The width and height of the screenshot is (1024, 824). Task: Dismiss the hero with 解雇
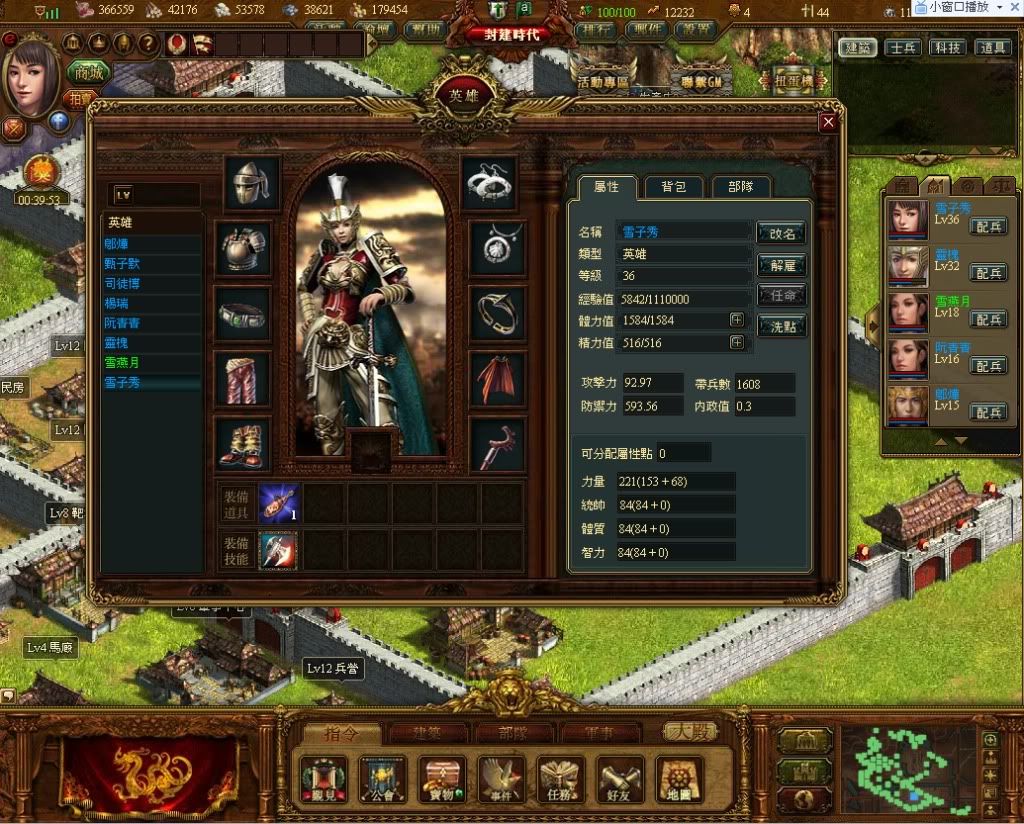click(x=781, y=265)
